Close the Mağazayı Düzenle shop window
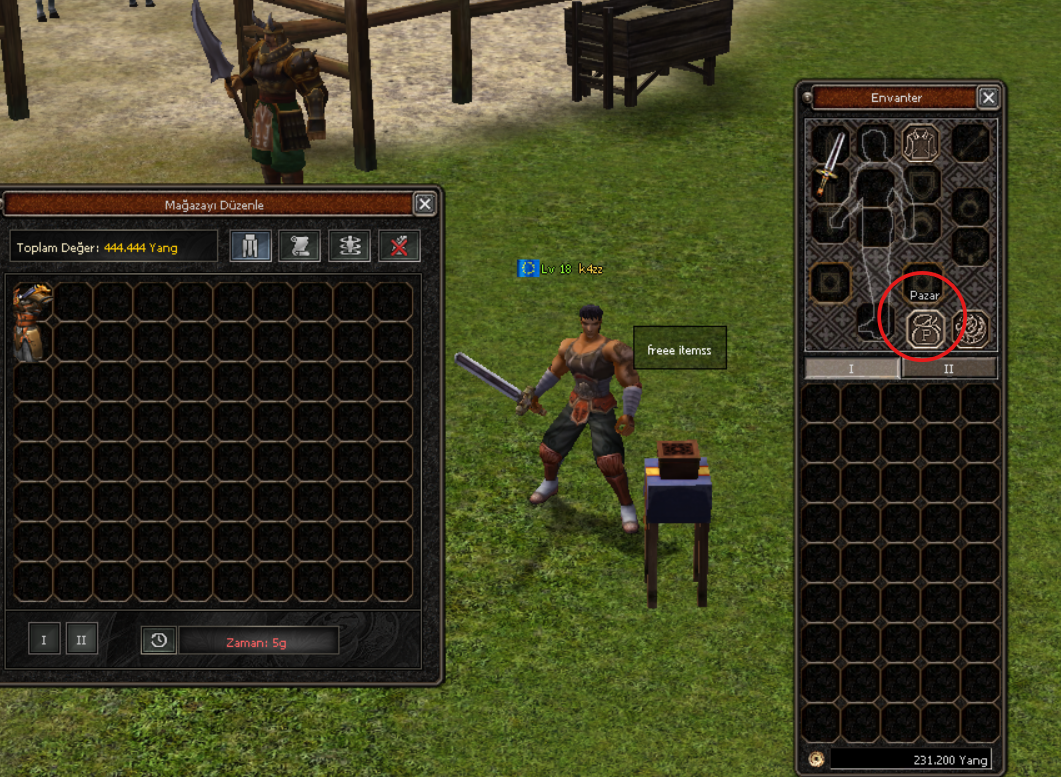This screenshot has height=777, width=1061. click(x=424, y=205)
